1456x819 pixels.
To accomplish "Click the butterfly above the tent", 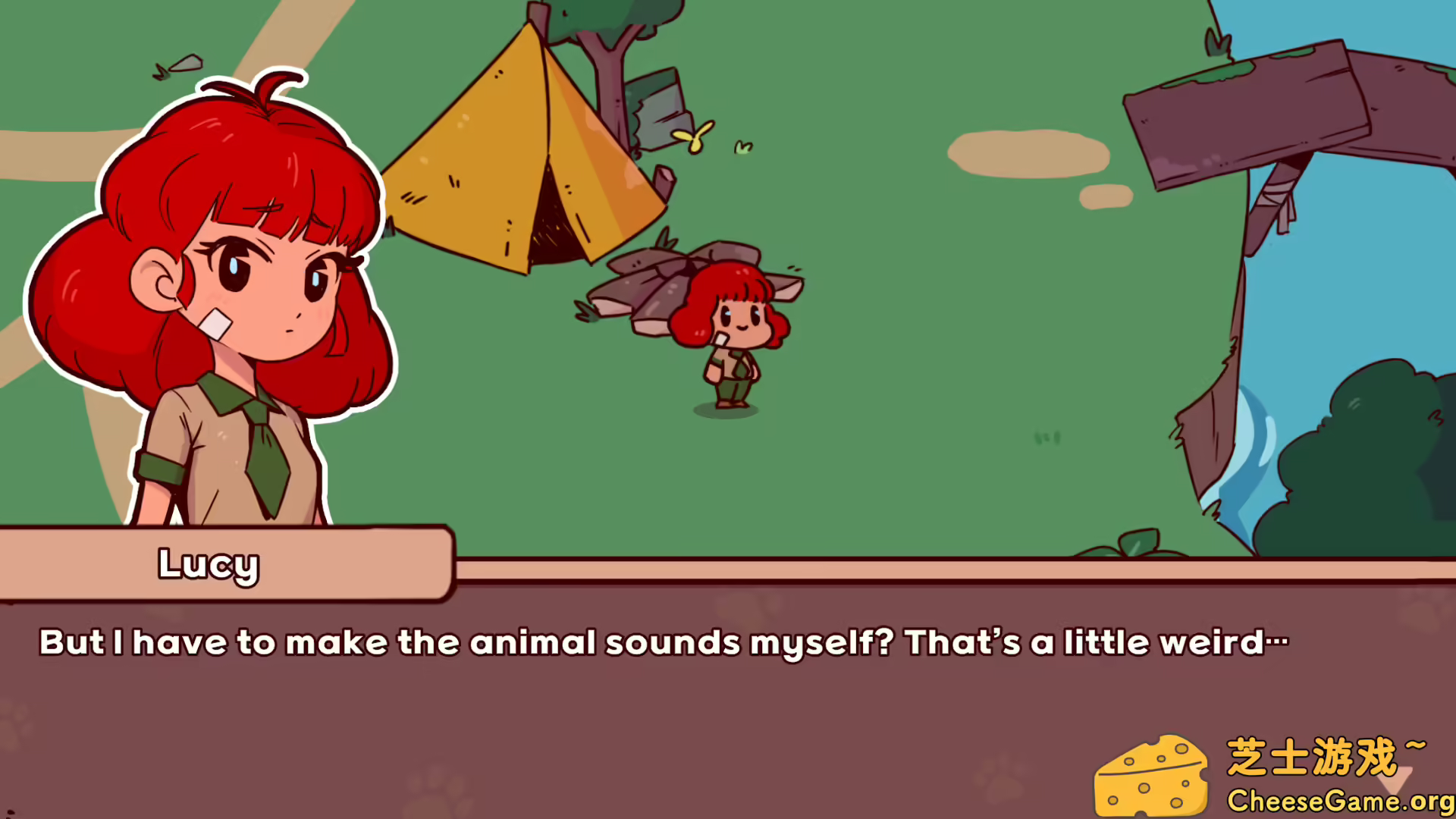I will tap(694, 136).
